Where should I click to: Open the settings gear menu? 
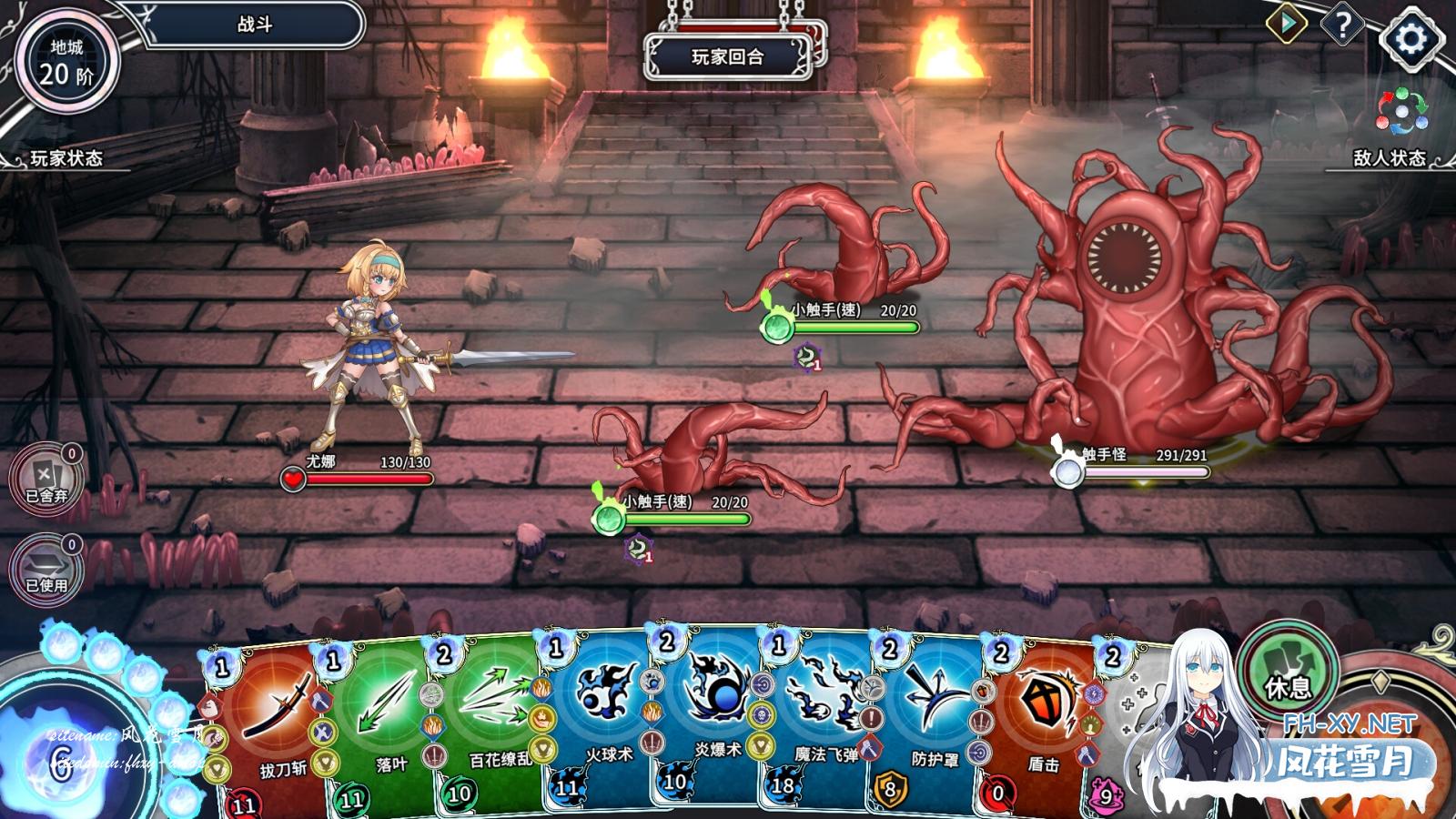(x=1410, y=38)
